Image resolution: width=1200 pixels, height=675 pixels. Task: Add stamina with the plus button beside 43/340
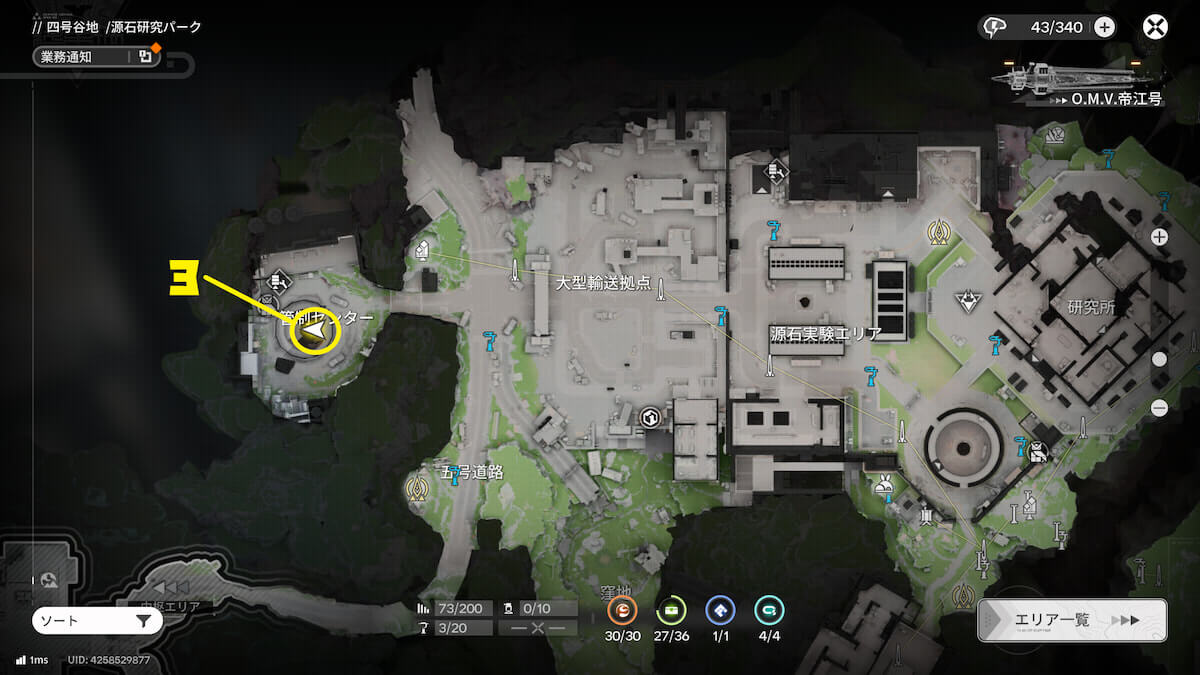[1104, 27]
